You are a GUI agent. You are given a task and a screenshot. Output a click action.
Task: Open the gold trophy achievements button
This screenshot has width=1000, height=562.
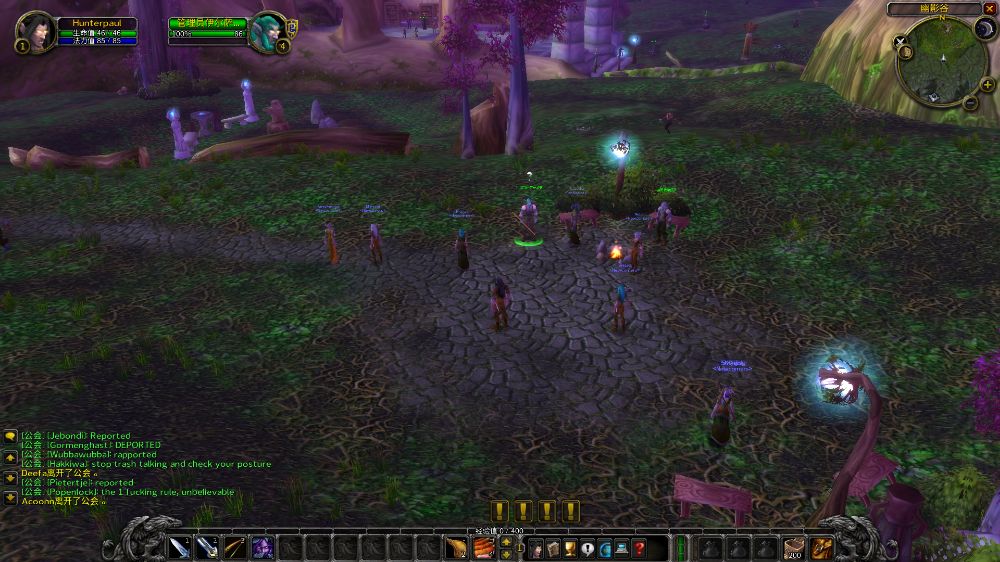point(570,548)
